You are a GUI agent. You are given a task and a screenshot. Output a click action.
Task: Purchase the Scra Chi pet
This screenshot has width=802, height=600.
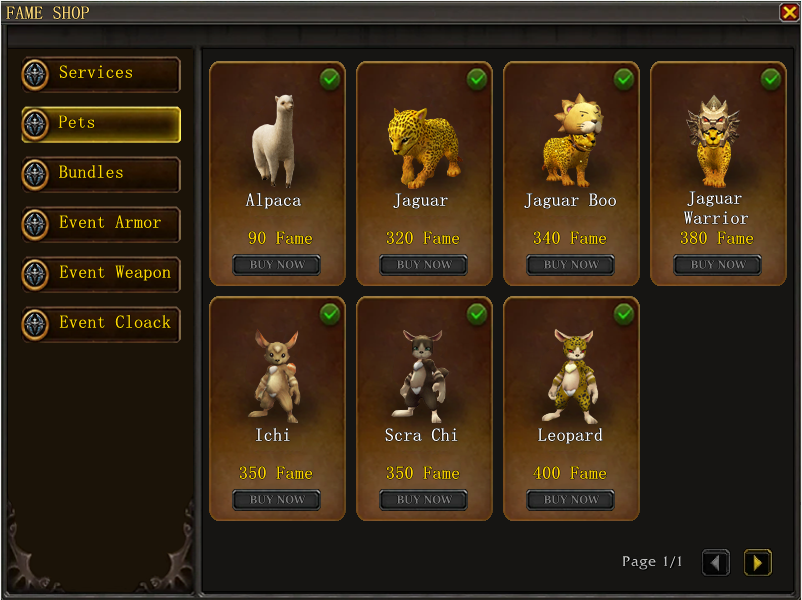(x=424, y=500)
